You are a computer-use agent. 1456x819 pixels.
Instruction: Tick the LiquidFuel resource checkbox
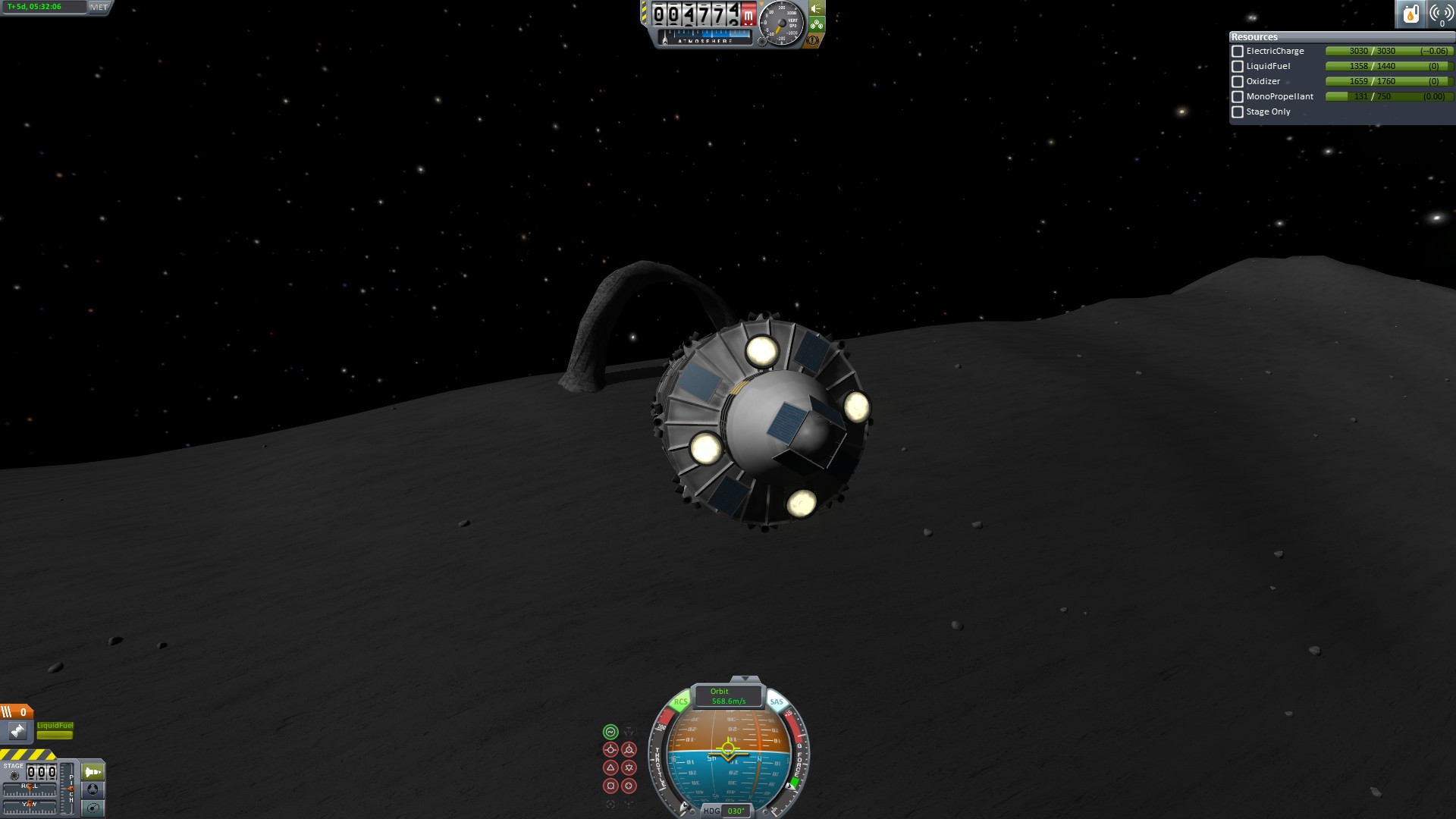(x=1238, y=67)
